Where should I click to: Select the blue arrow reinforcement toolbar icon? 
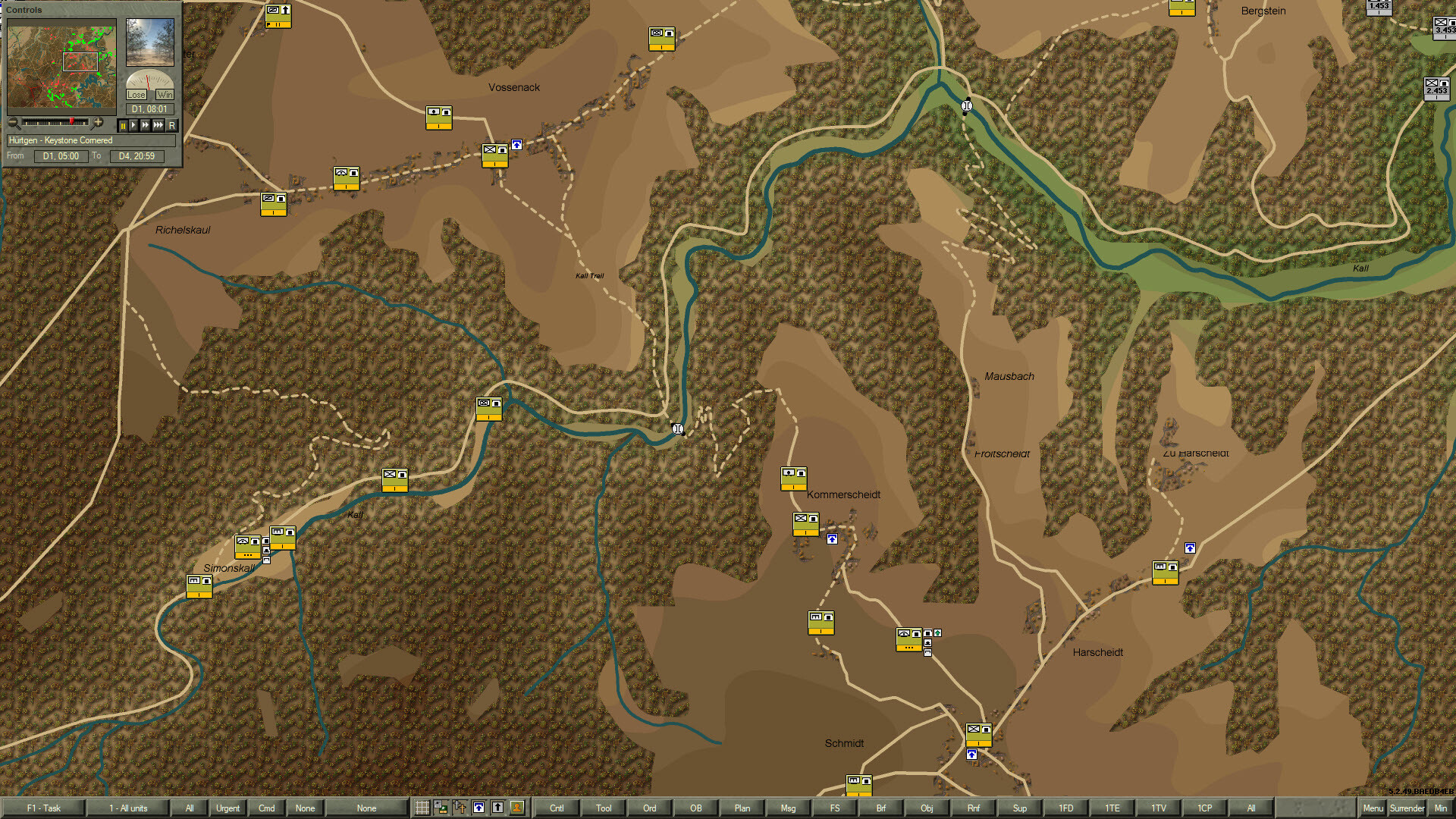pyautogui.click(x=479, y=808)
